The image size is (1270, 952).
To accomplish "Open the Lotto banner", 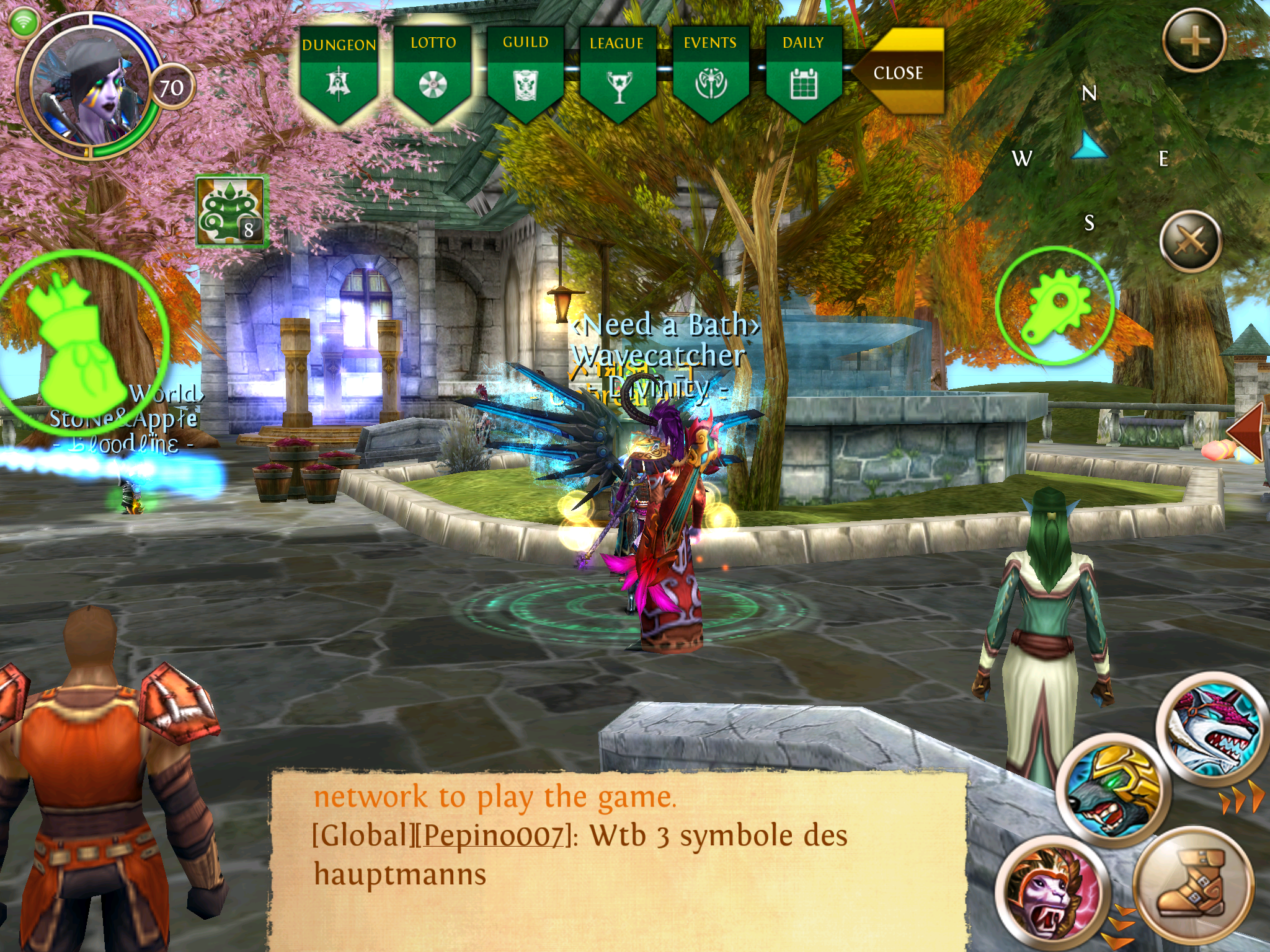I will click(x=432, y=73).
